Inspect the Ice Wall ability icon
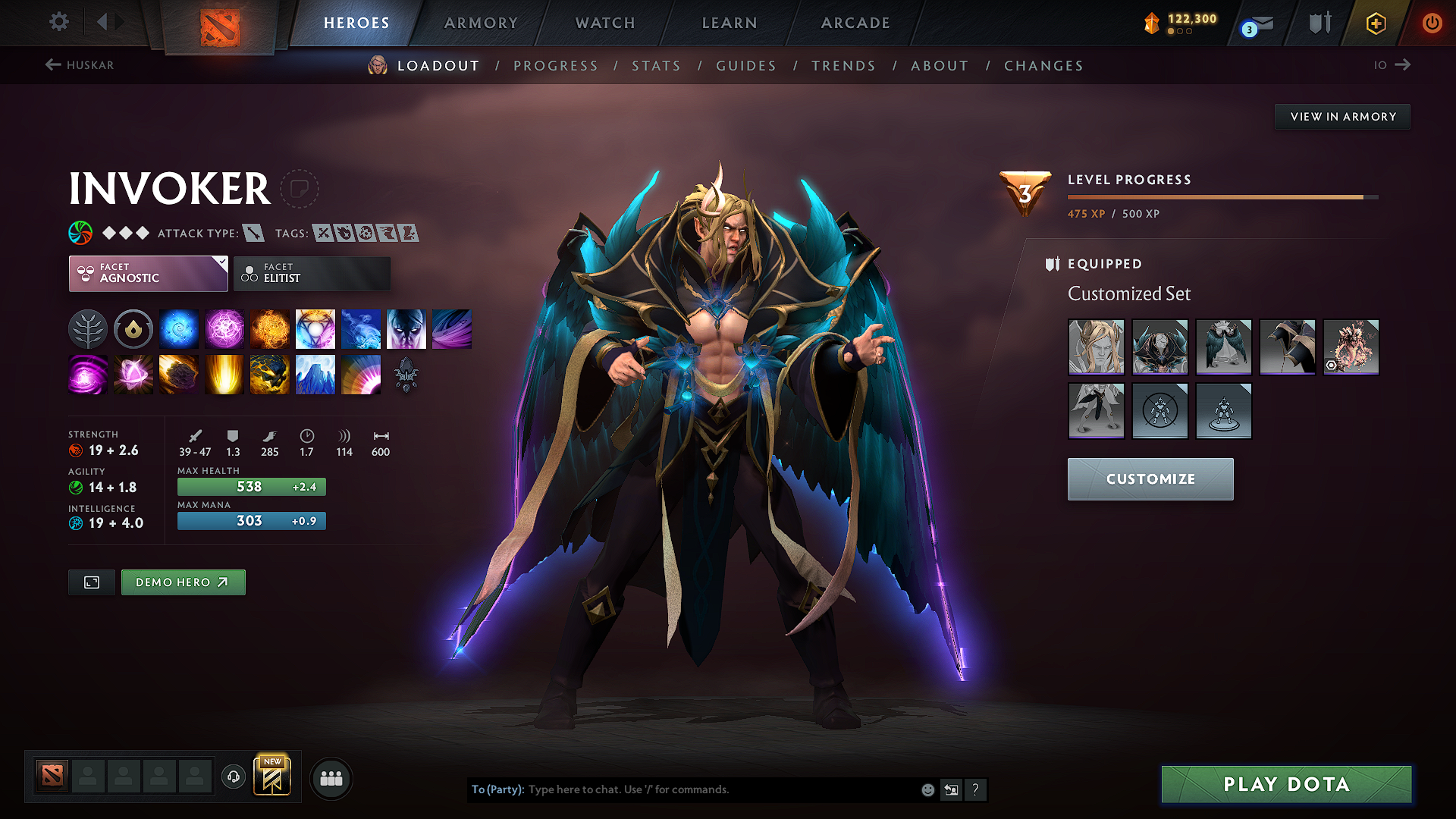1456x819 pixels. [315, 375]
